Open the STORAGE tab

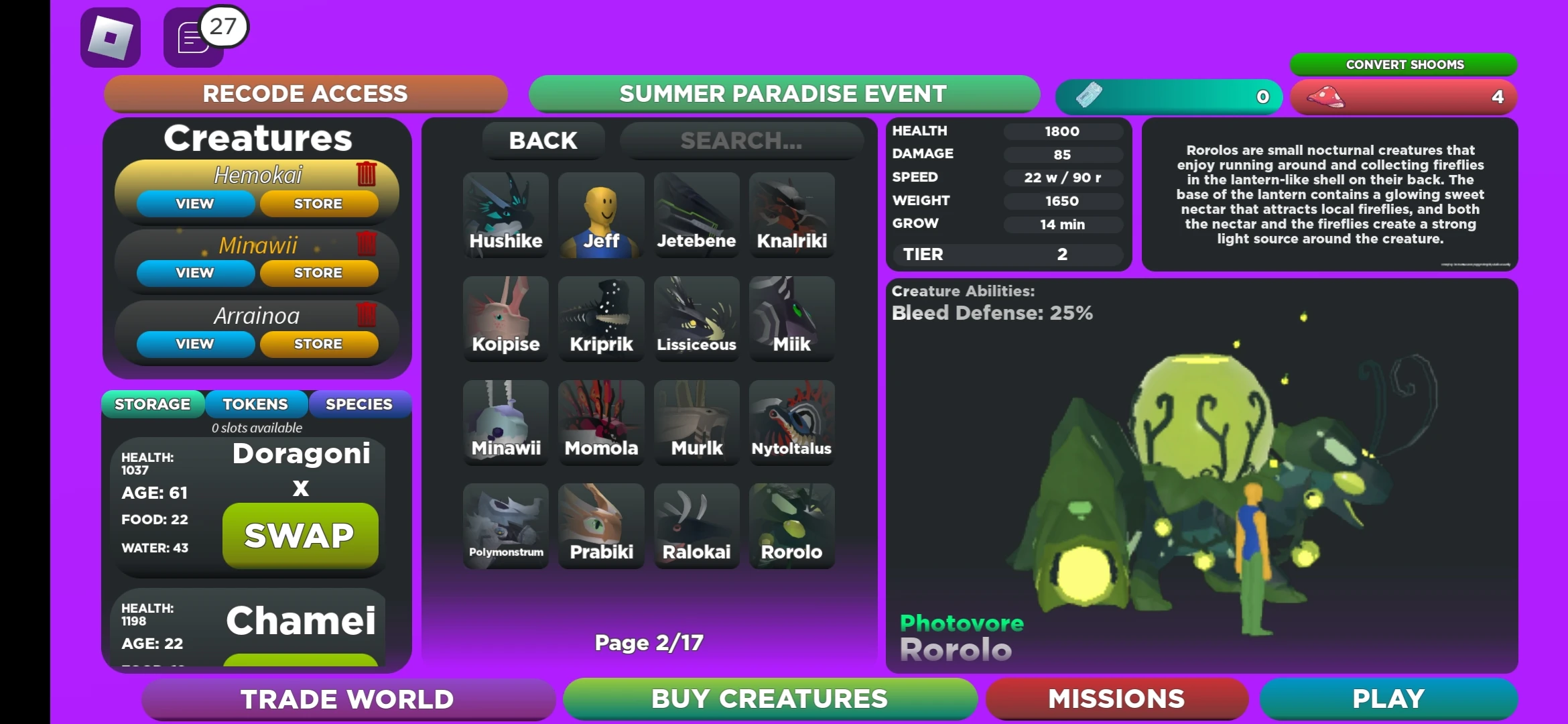pos(152,404)
